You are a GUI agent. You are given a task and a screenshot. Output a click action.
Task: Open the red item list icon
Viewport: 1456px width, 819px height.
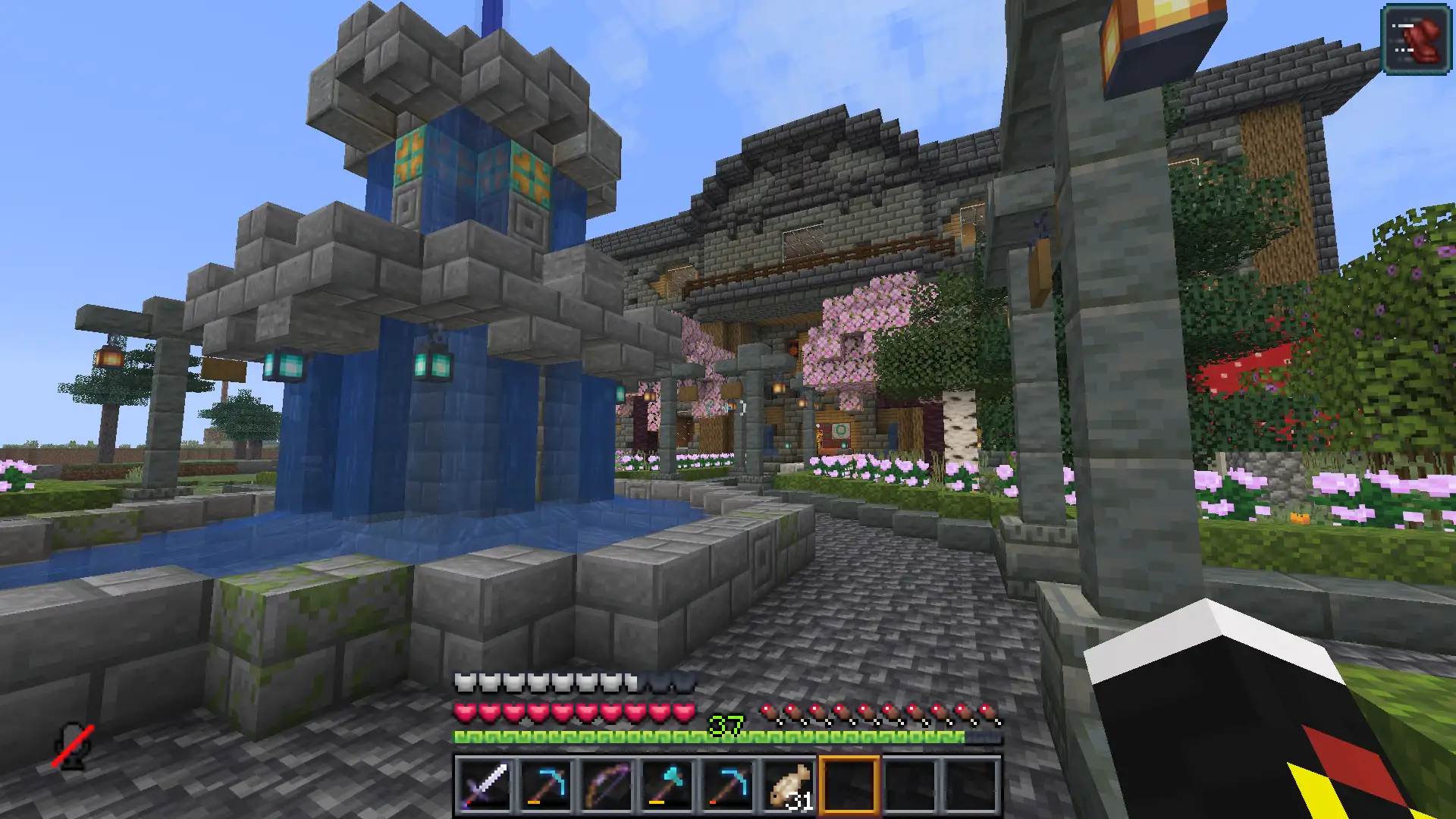1416,39
